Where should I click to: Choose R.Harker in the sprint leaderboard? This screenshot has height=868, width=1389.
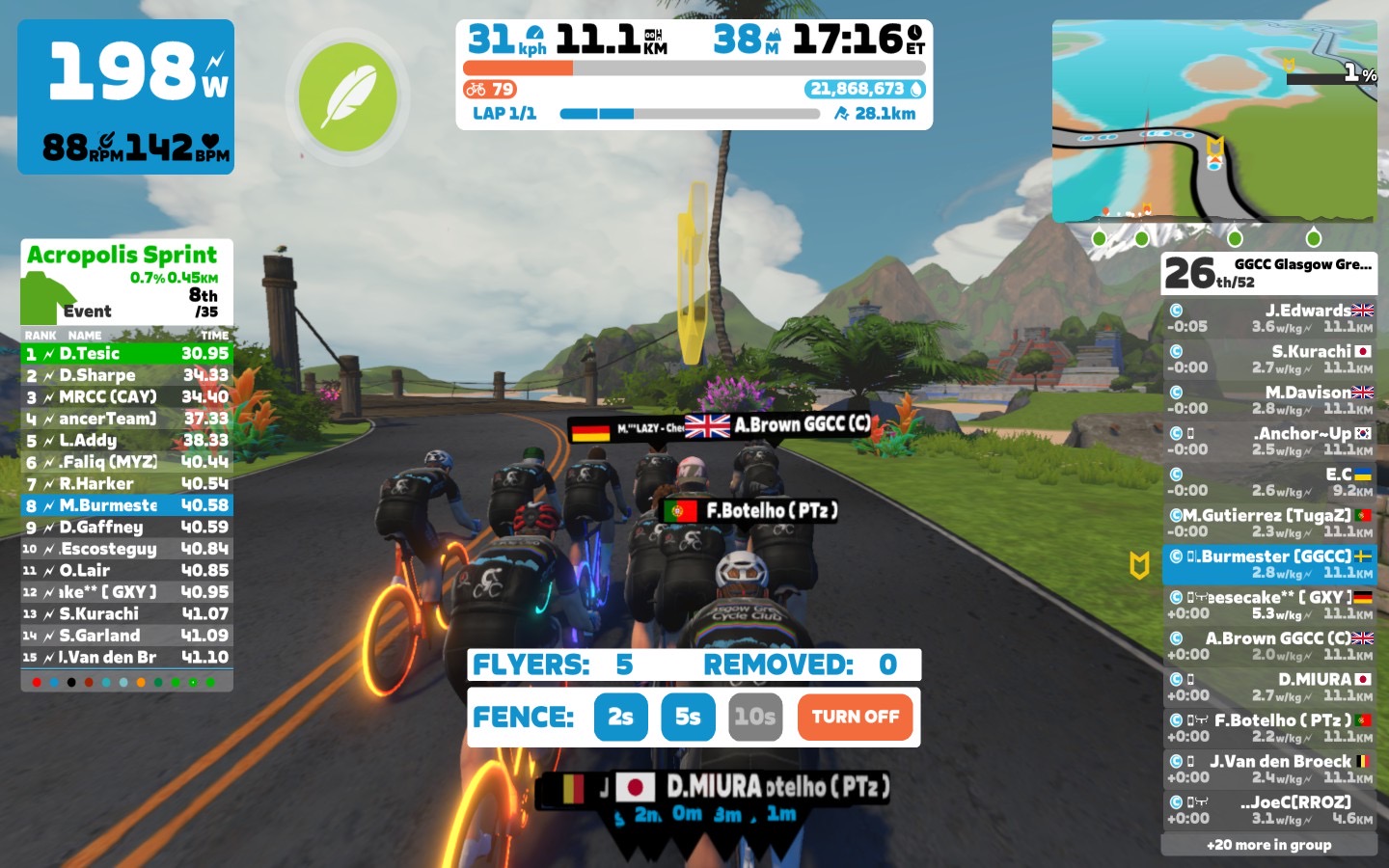click(126, 484)
